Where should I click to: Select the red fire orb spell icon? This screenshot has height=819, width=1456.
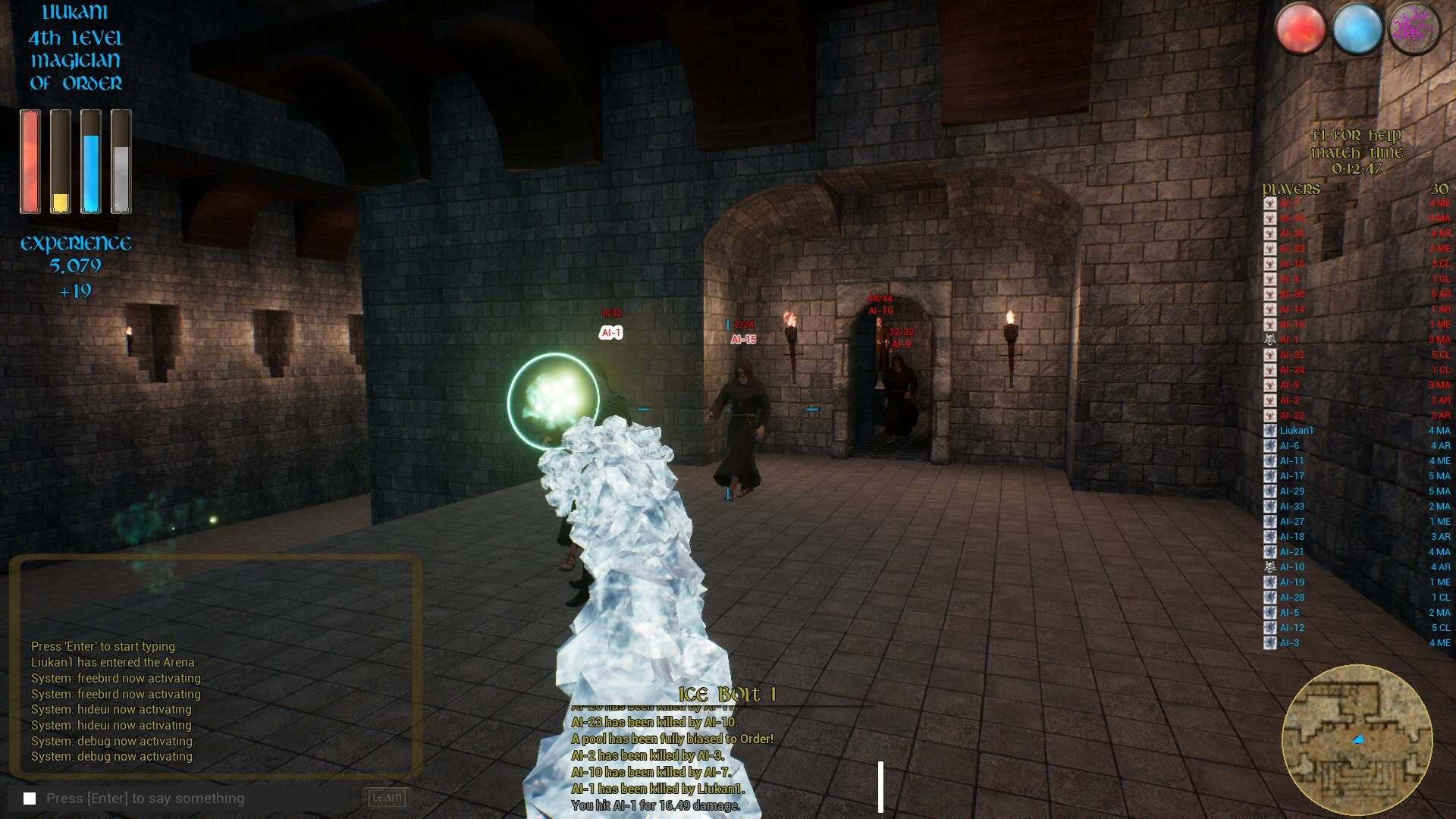1304,28
